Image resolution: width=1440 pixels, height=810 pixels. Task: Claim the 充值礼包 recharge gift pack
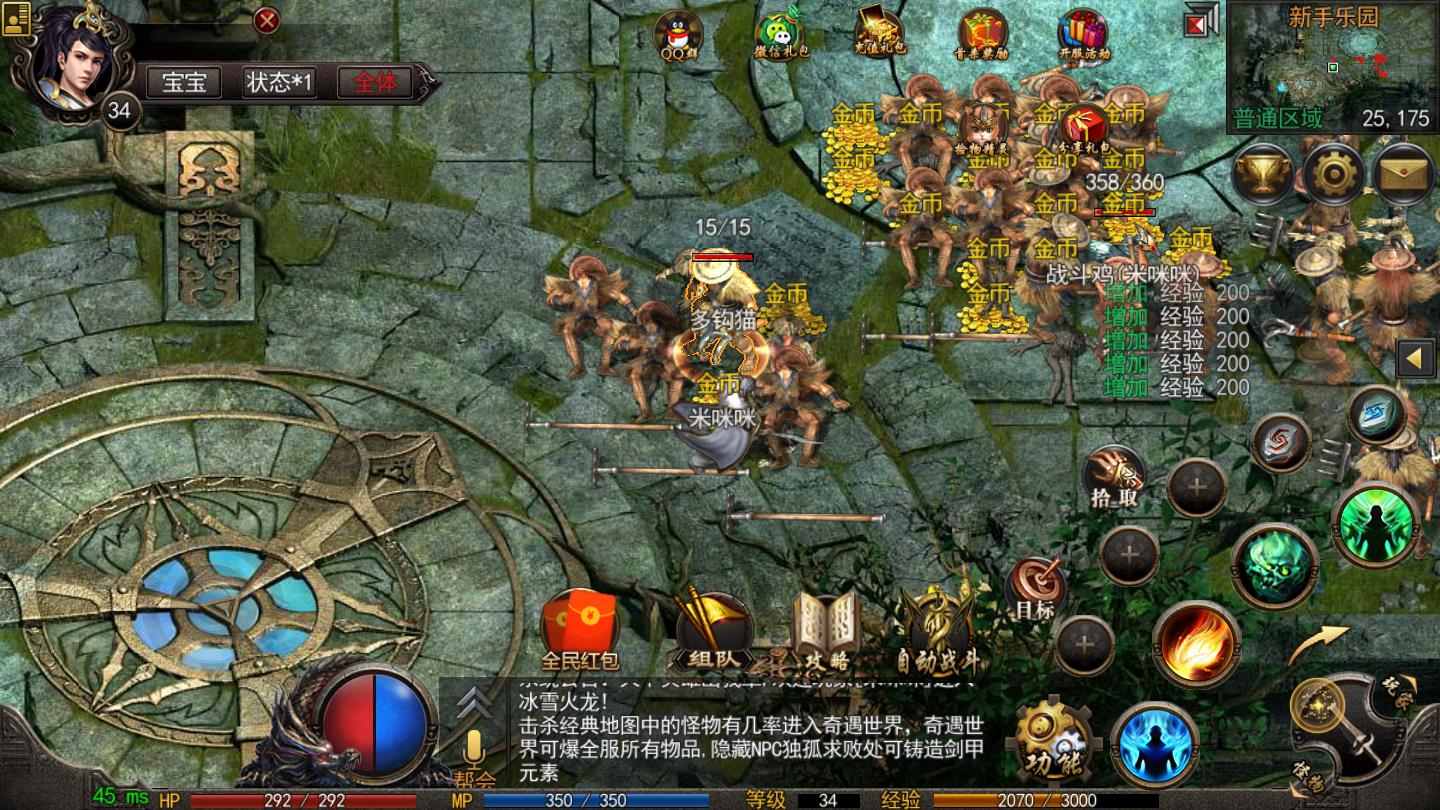point(878,28)
